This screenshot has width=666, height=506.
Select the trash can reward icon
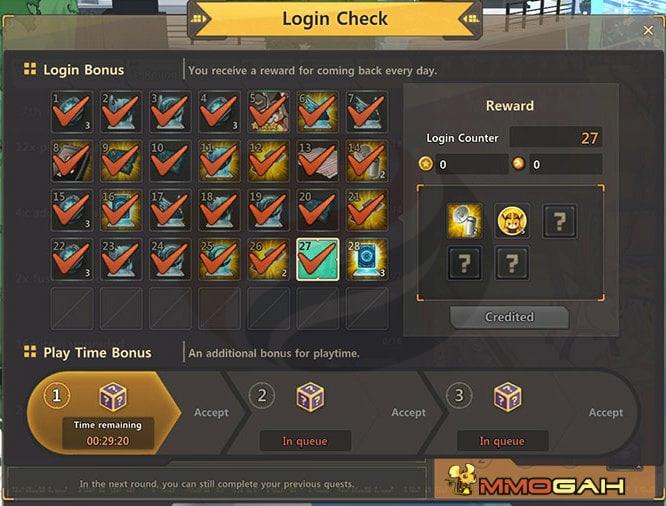click(x=464, y=220)
